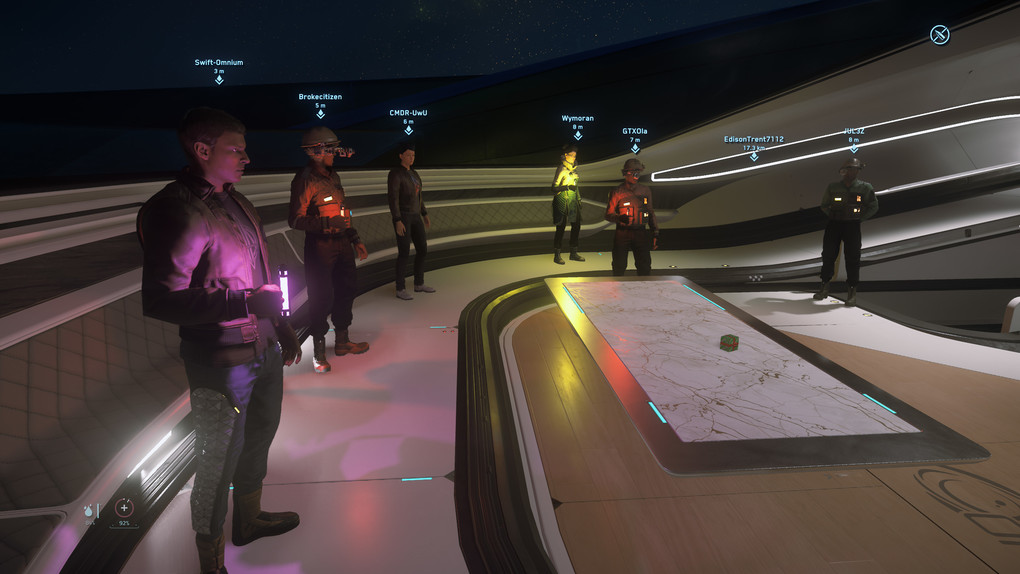Click the CMDR-UwU player marker
1020x574 pixels.
(408, 129)
